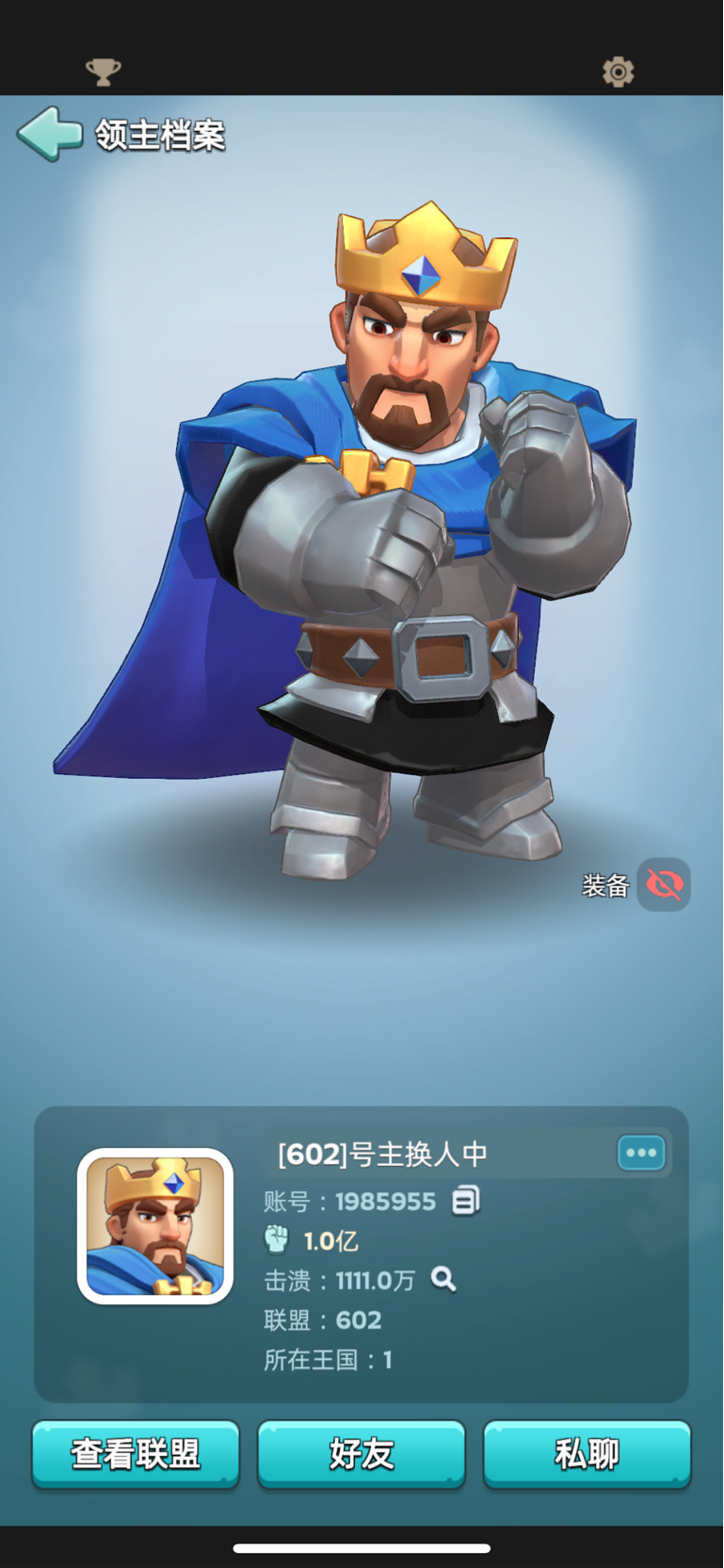
Task: Open the trophy icon in top bar
Action: pyautogui.click(x=104, y=72)
